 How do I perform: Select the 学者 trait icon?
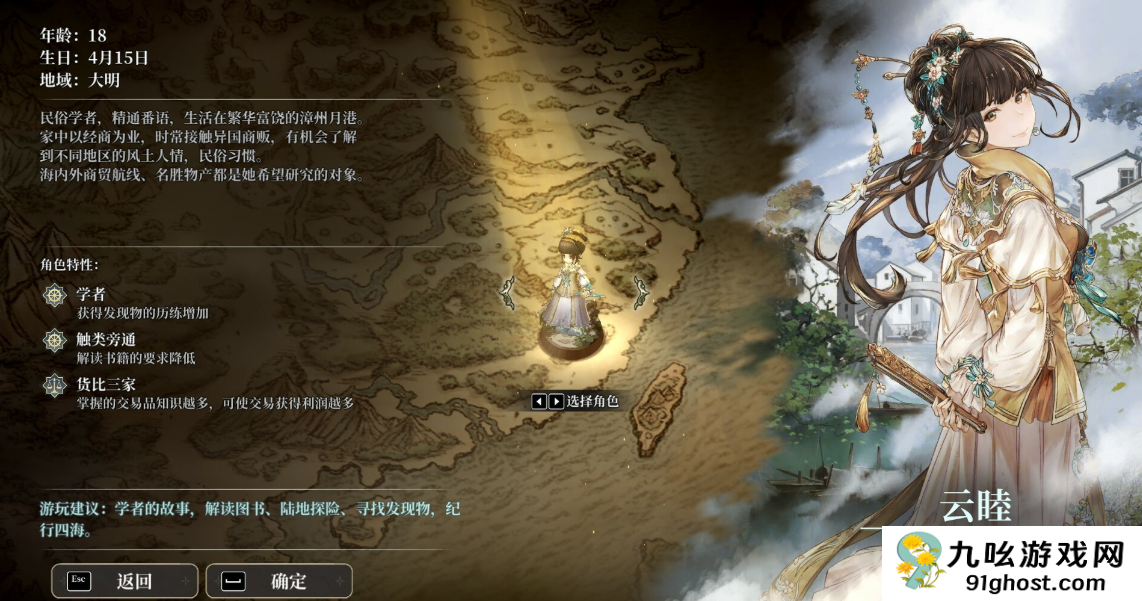click(54, 295)
